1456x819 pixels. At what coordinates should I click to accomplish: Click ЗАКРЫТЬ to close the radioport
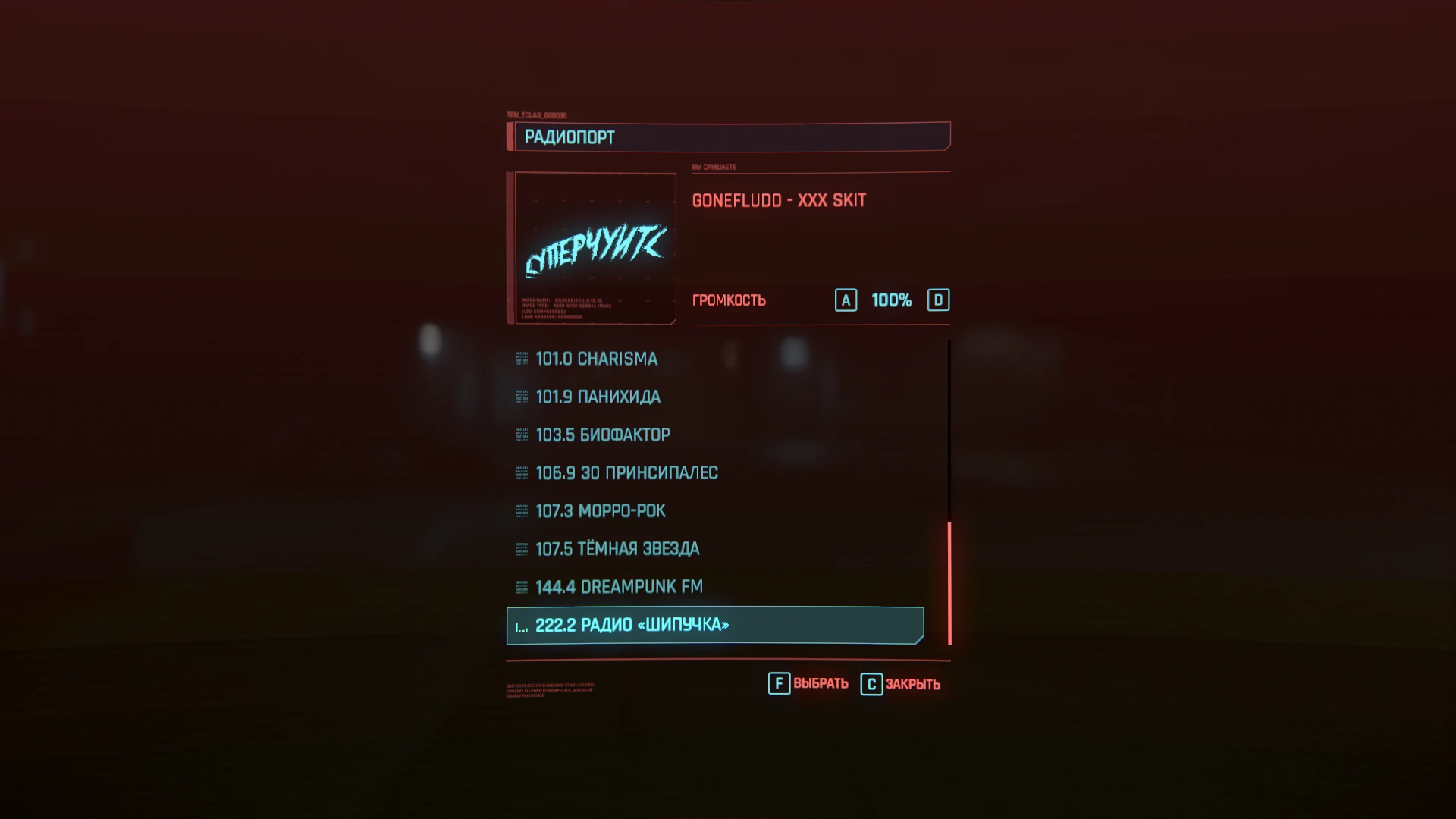coord(914,683)
